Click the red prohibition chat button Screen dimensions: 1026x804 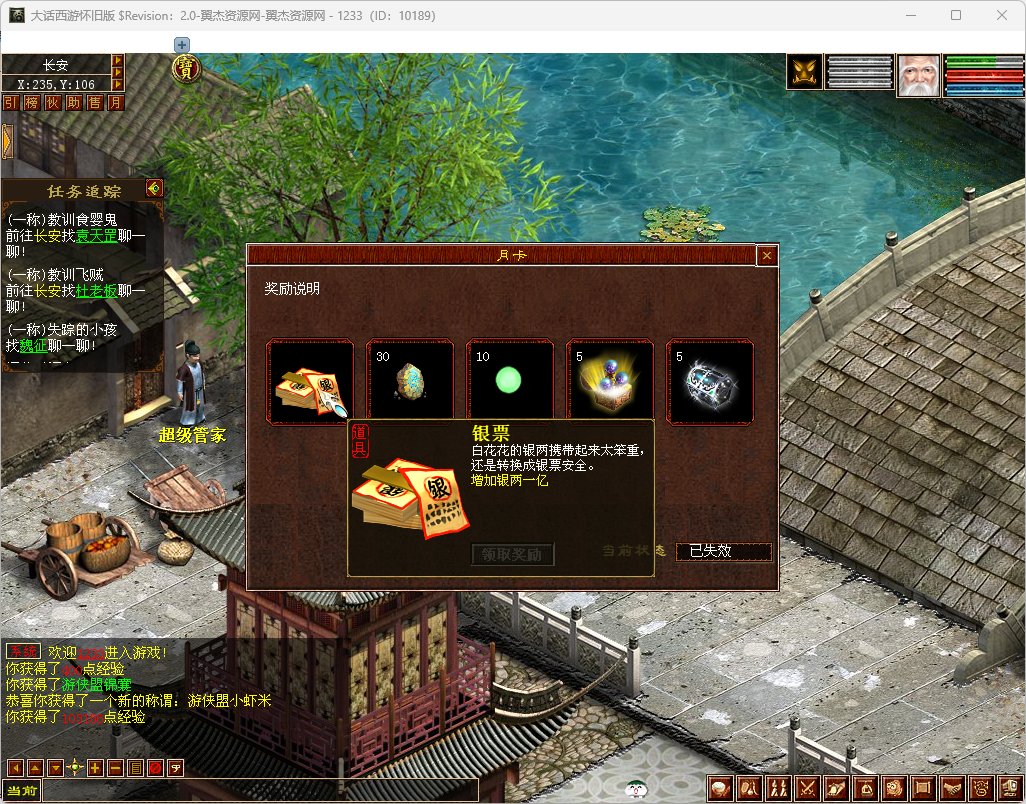[x=155, y=768]
